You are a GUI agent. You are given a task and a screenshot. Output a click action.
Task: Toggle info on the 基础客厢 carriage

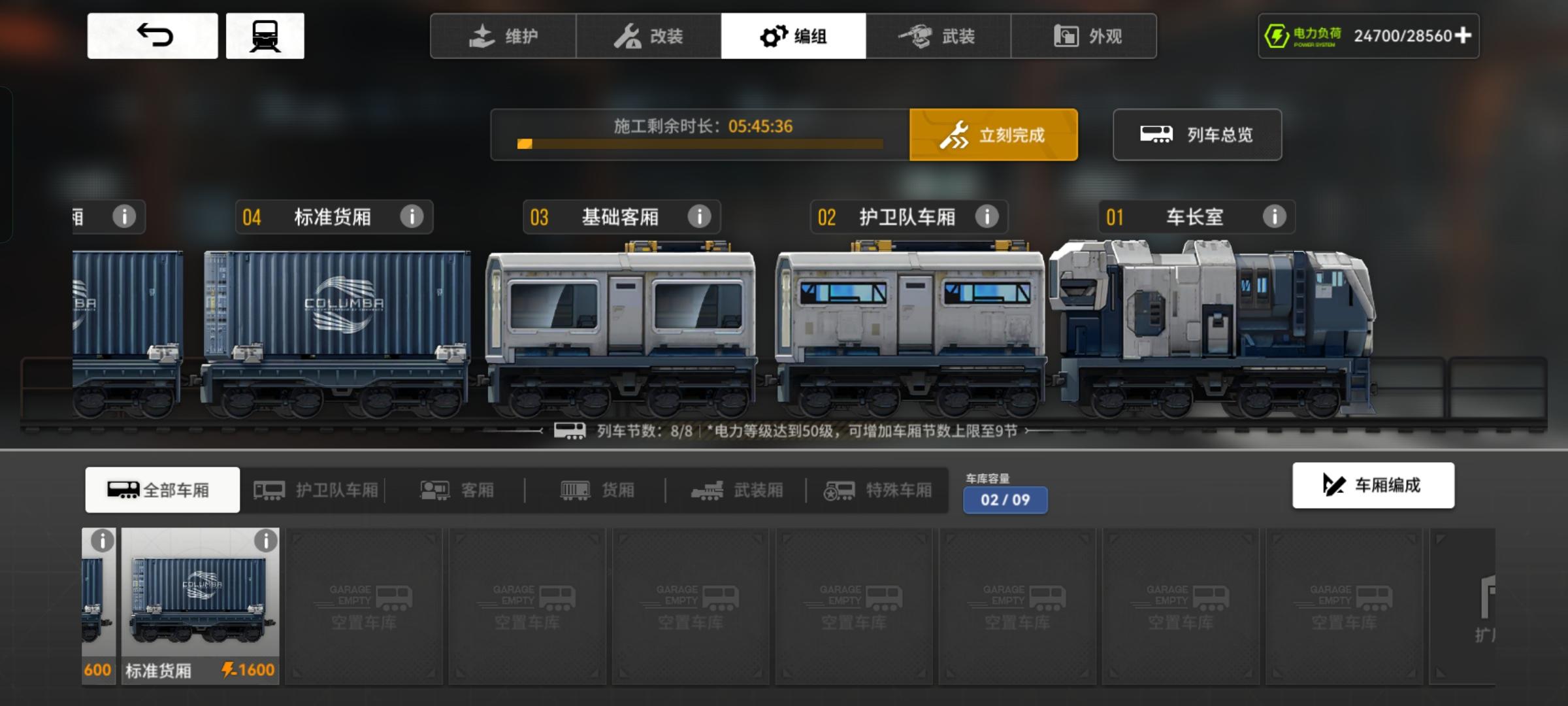click(x=700, y=217)
